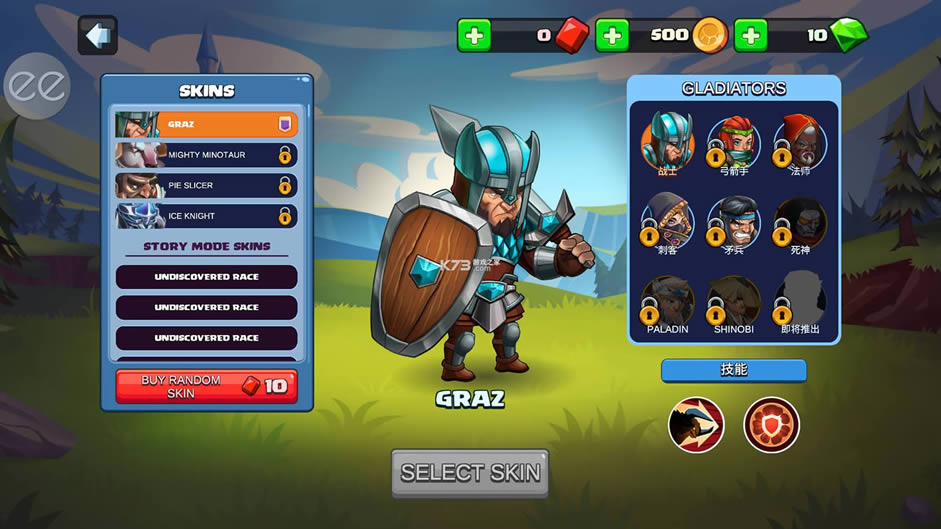Buy a random skin for 10 gems
The image size is (941, 529).
(x=206, y=386)
